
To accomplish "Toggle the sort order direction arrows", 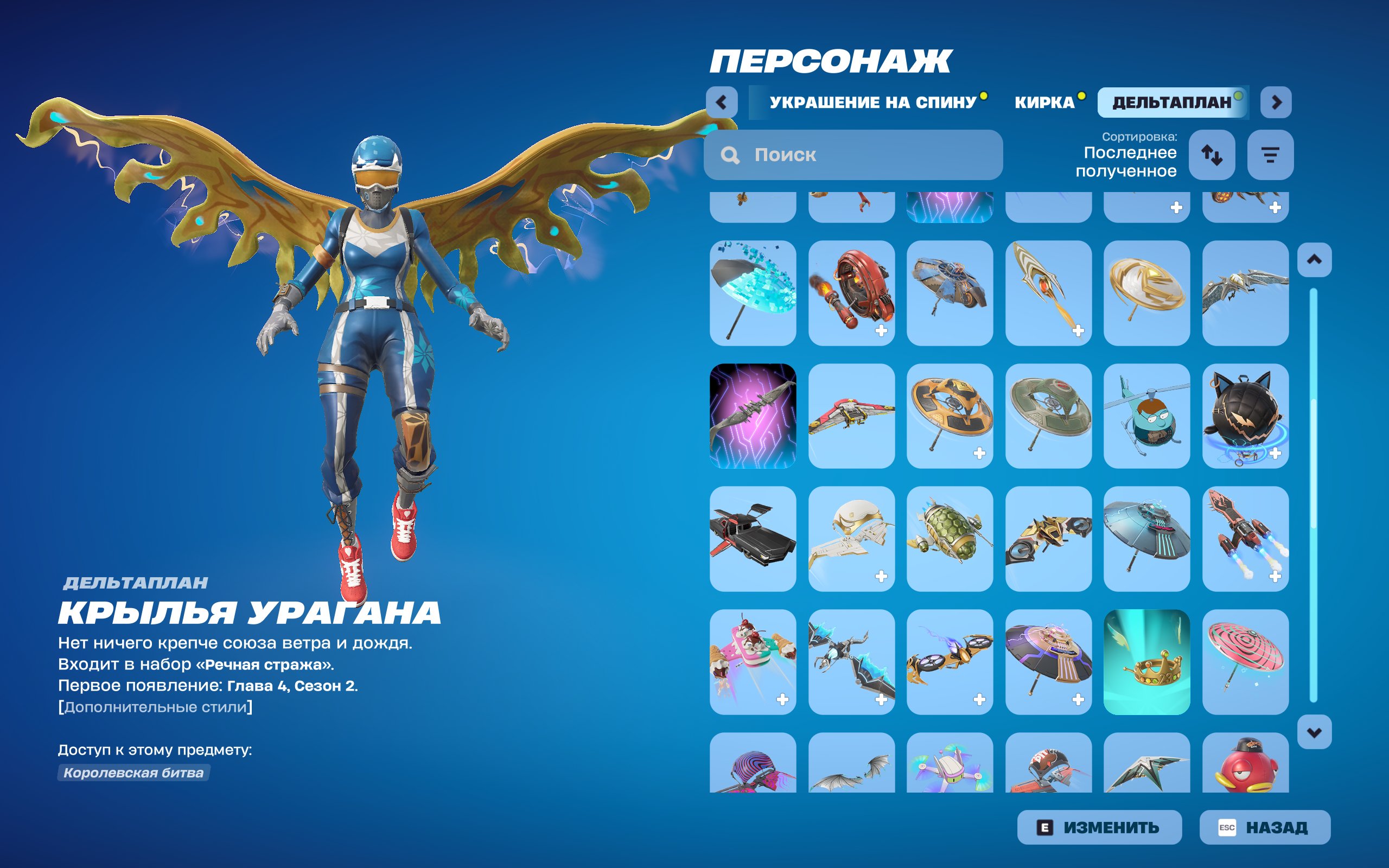I will pos(1213,154).
